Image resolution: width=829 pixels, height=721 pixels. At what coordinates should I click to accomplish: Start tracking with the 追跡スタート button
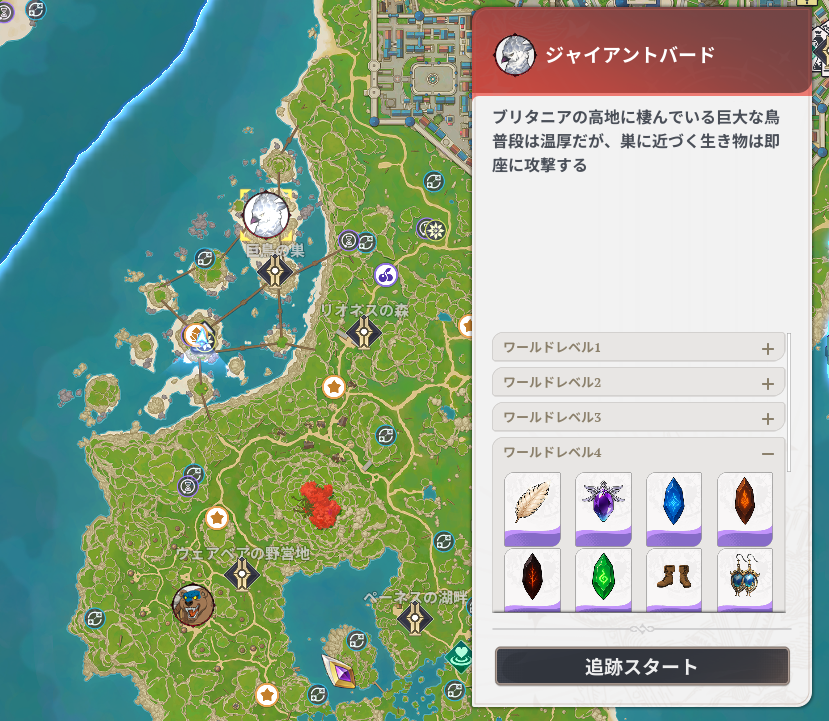[642, 667]
